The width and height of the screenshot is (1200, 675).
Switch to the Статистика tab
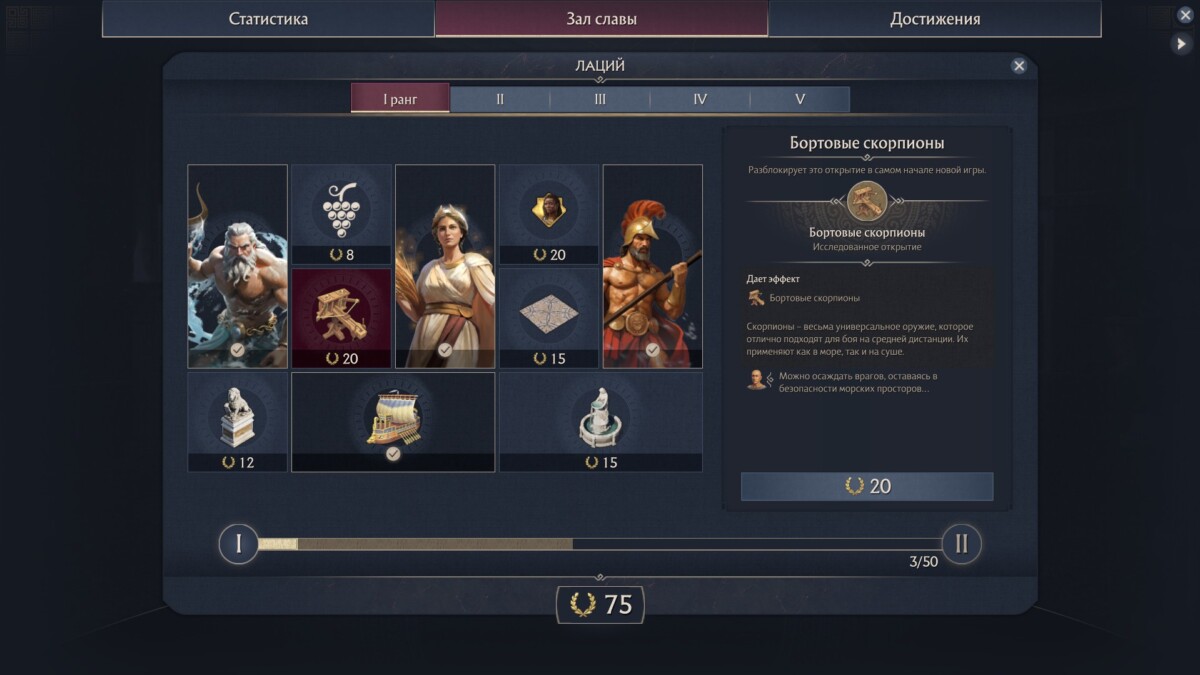pyautogui.click(x=268, y=19)
